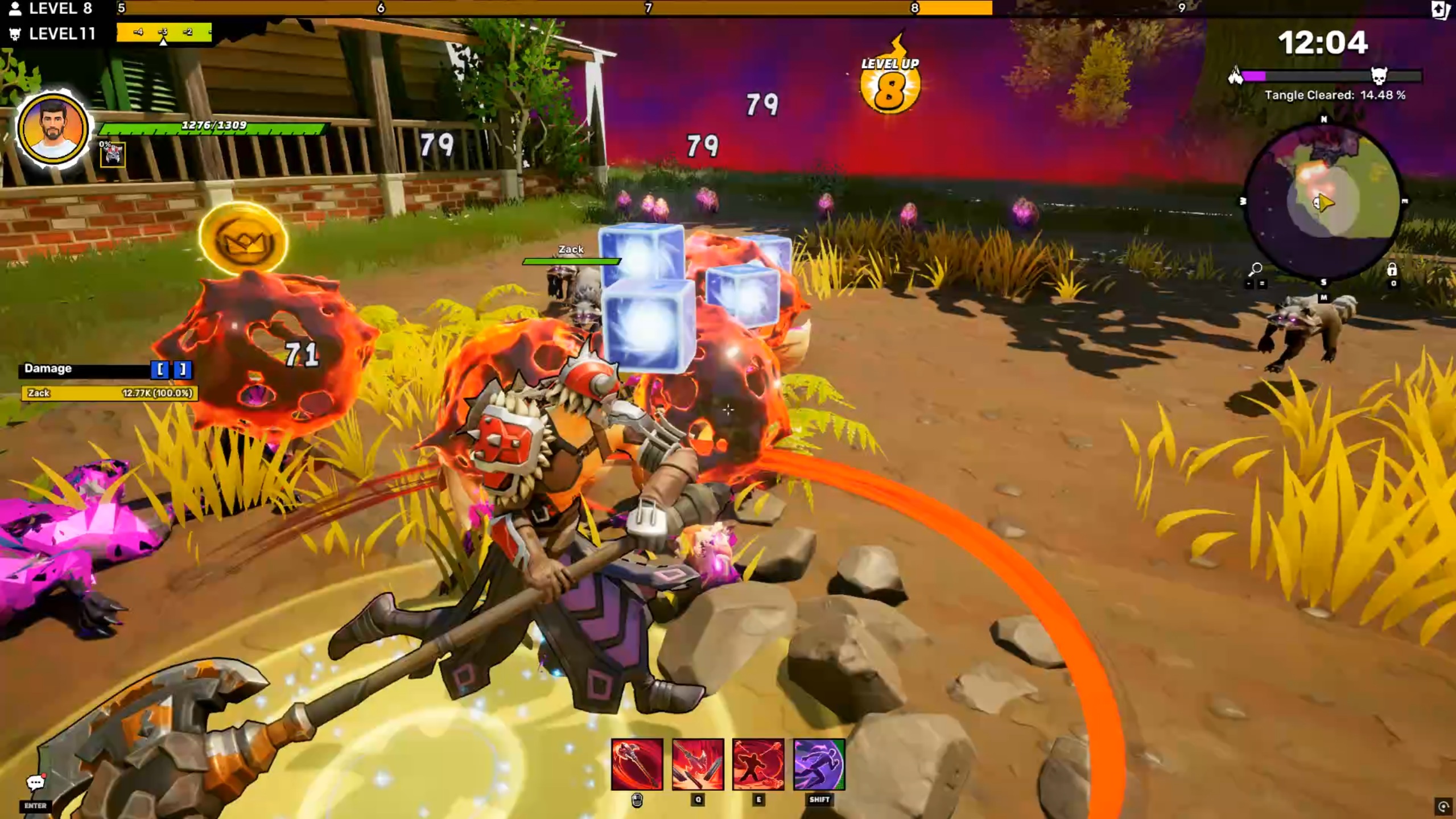
Task: Click Zack's player portrait
Action: (x=52, y=129)
